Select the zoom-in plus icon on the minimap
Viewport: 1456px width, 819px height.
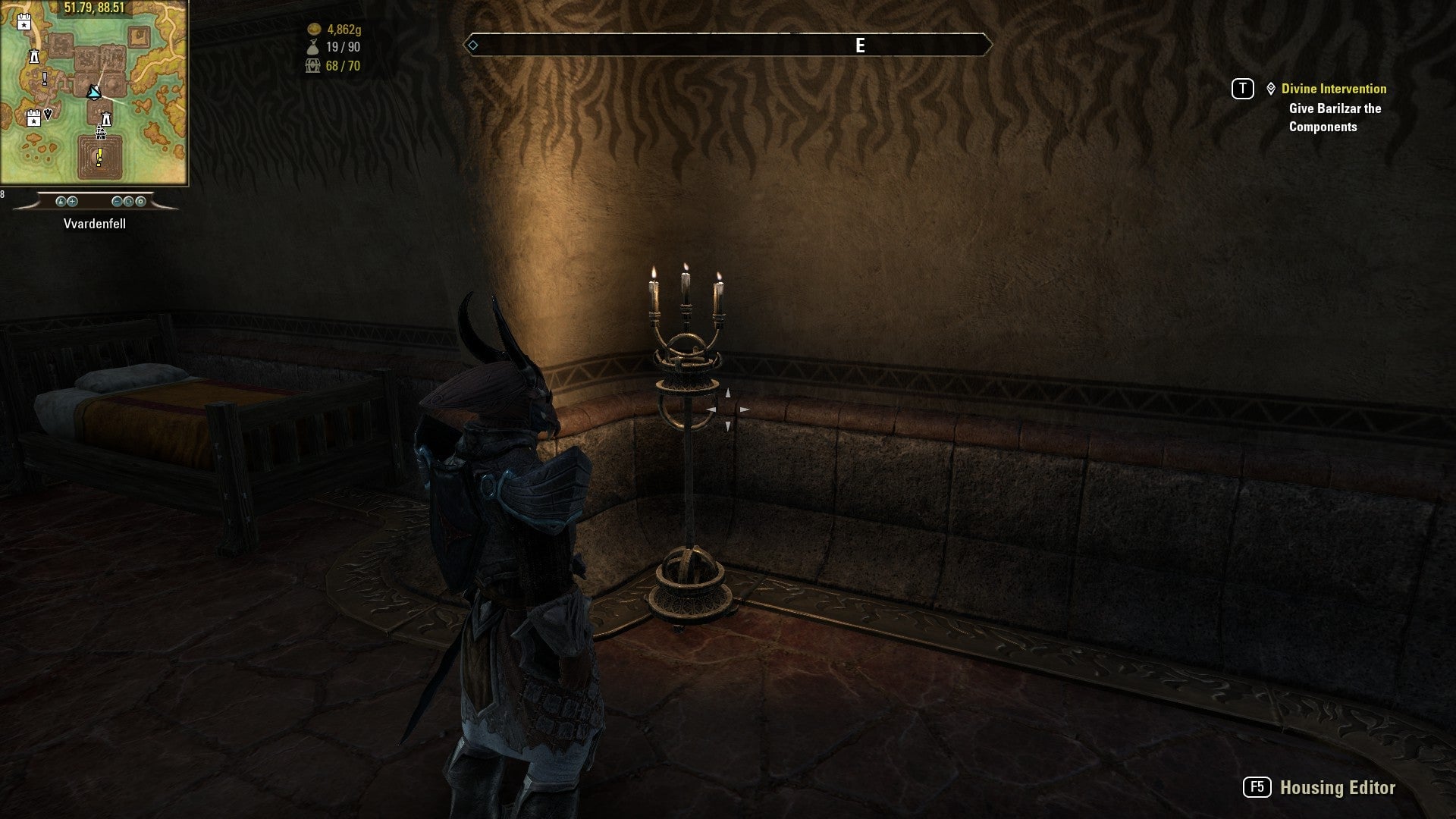(73, 201)
